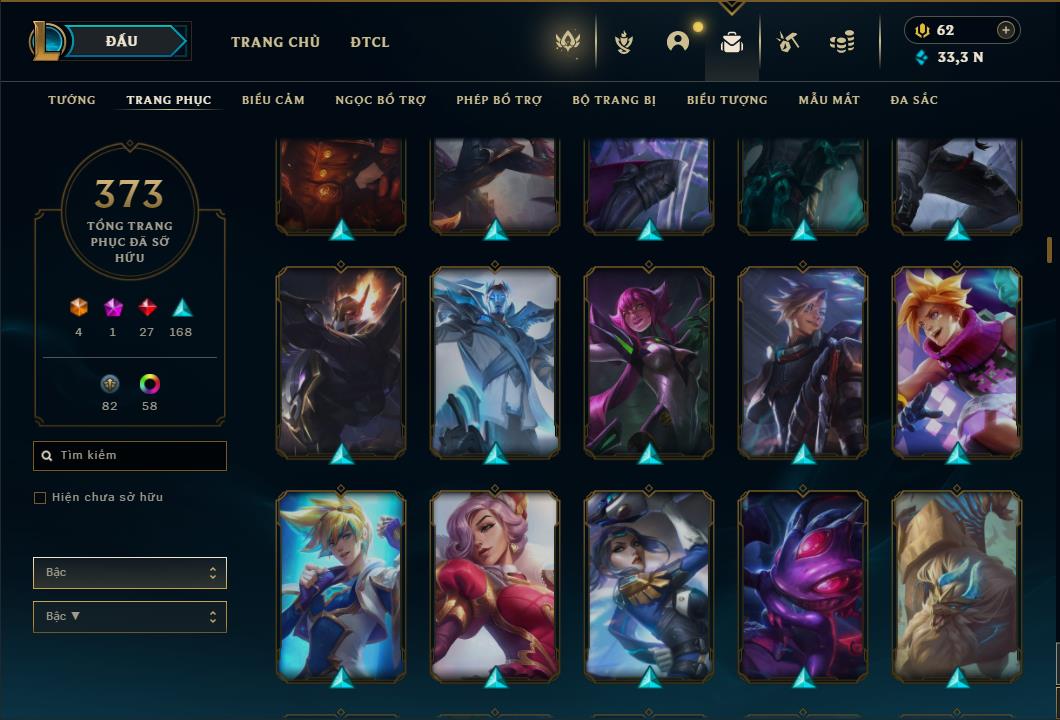This screenshot has width=1060, height=720.
Task: Click the Tìm kiếm search field
Action: [x=130, y=456]
